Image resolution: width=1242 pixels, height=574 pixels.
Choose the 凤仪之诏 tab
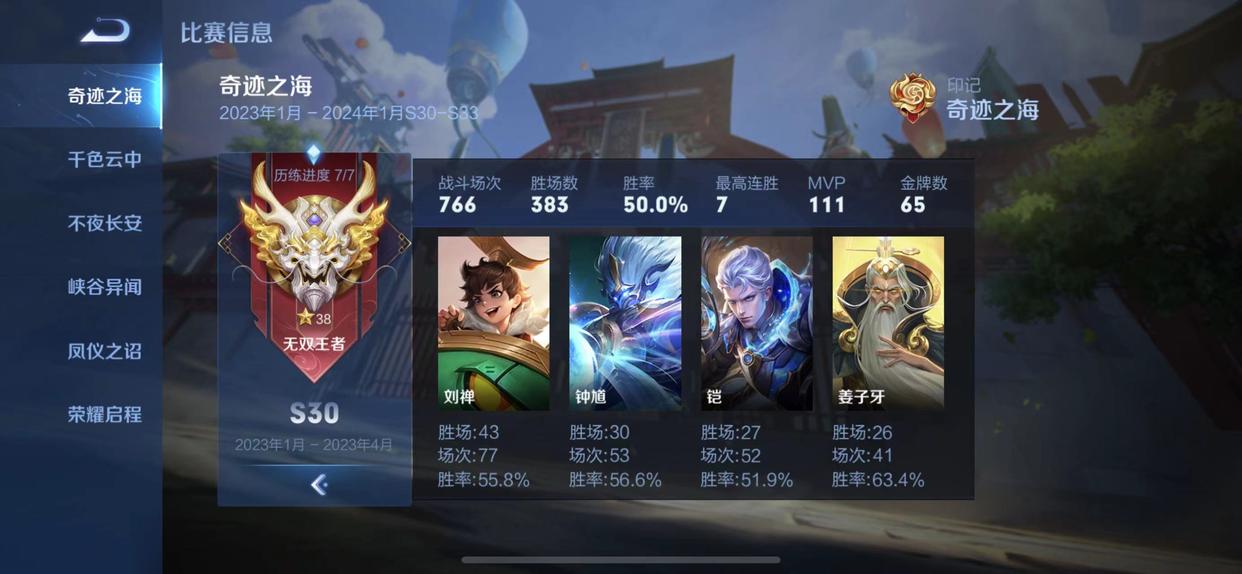coord(104,351)
